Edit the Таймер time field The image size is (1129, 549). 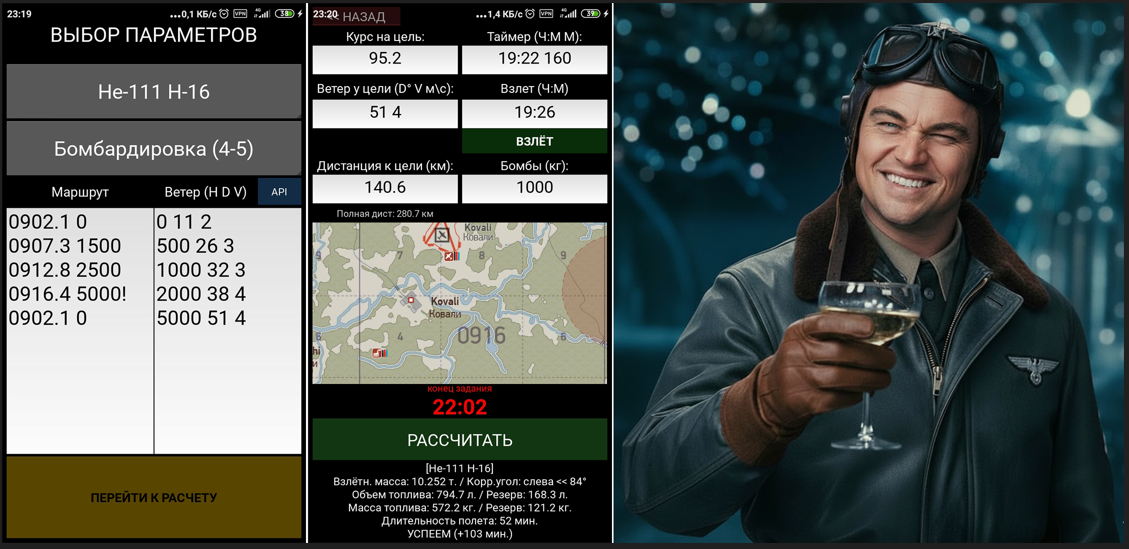534,59
